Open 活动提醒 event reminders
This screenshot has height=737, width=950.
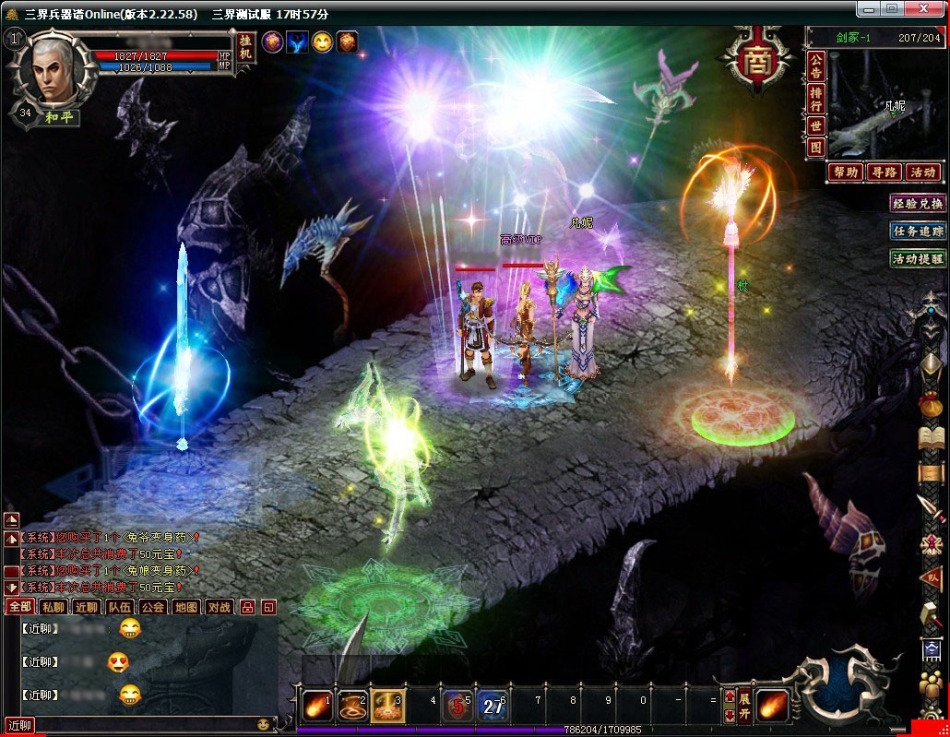[x=917, y=259]
